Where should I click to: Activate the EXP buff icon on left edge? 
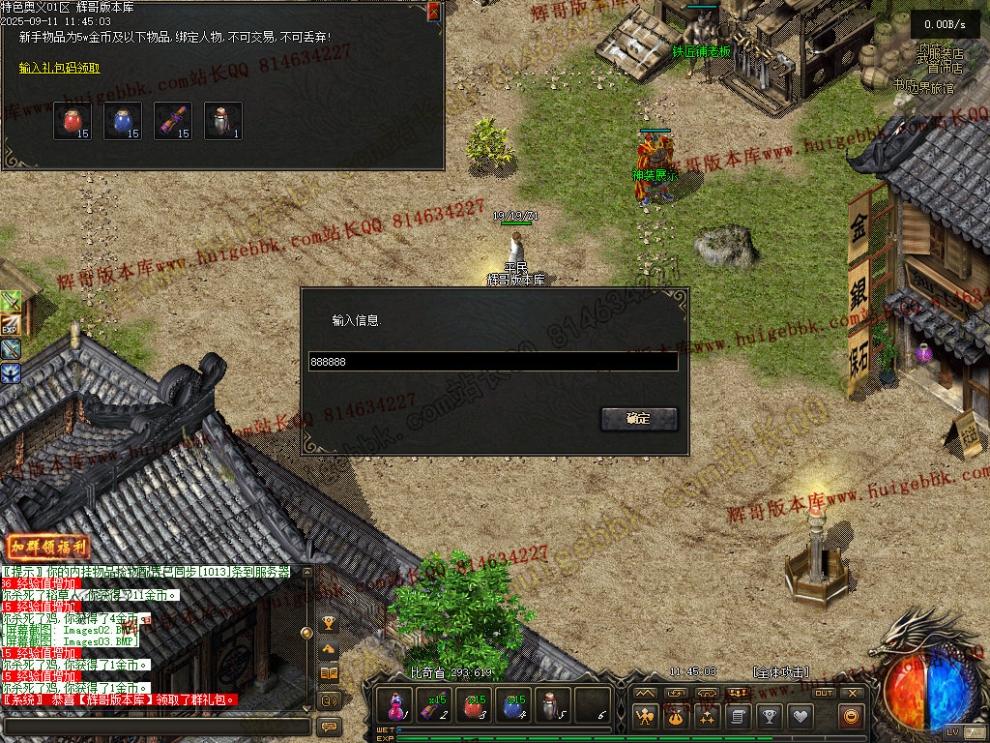(x=10, y=324)
